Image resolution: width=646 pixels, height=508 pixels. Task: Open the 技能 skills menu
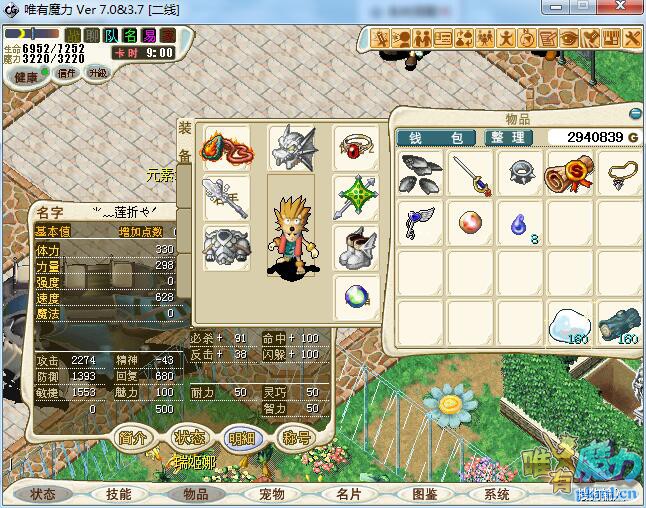(x=119, y=494)
